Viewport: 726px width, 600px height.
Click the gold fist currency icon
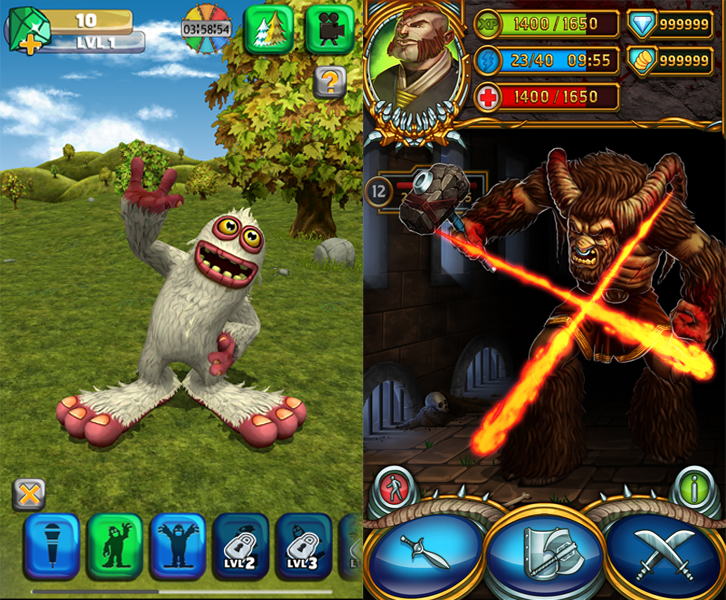tap(641, 61)
